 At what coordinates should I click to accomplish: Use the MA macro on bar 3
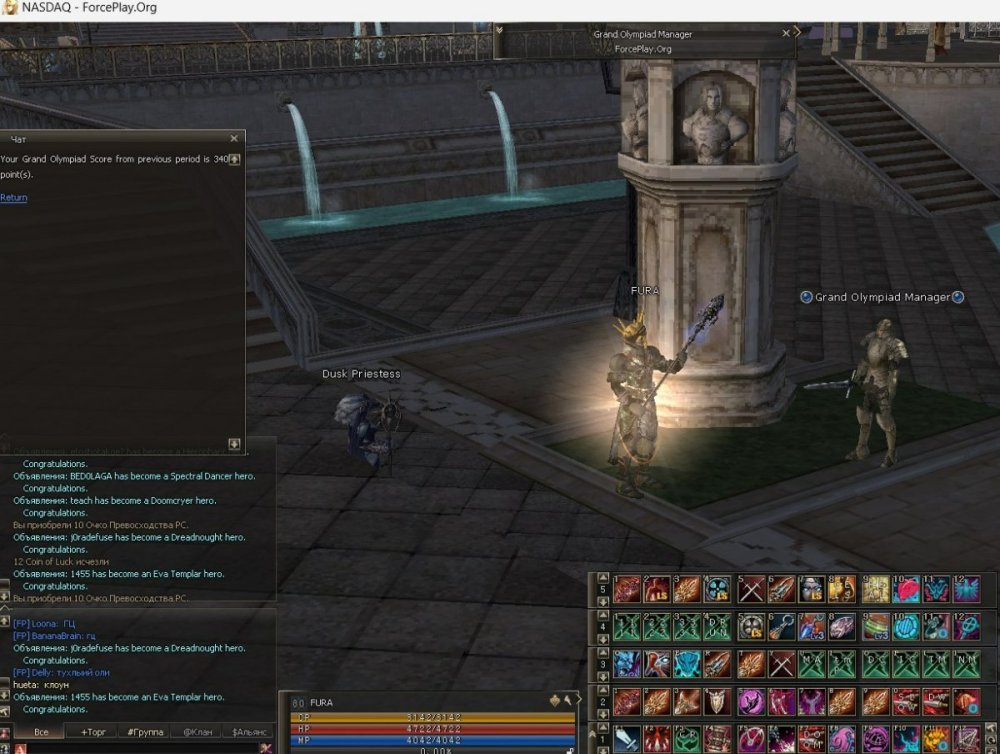pos(813,664)
